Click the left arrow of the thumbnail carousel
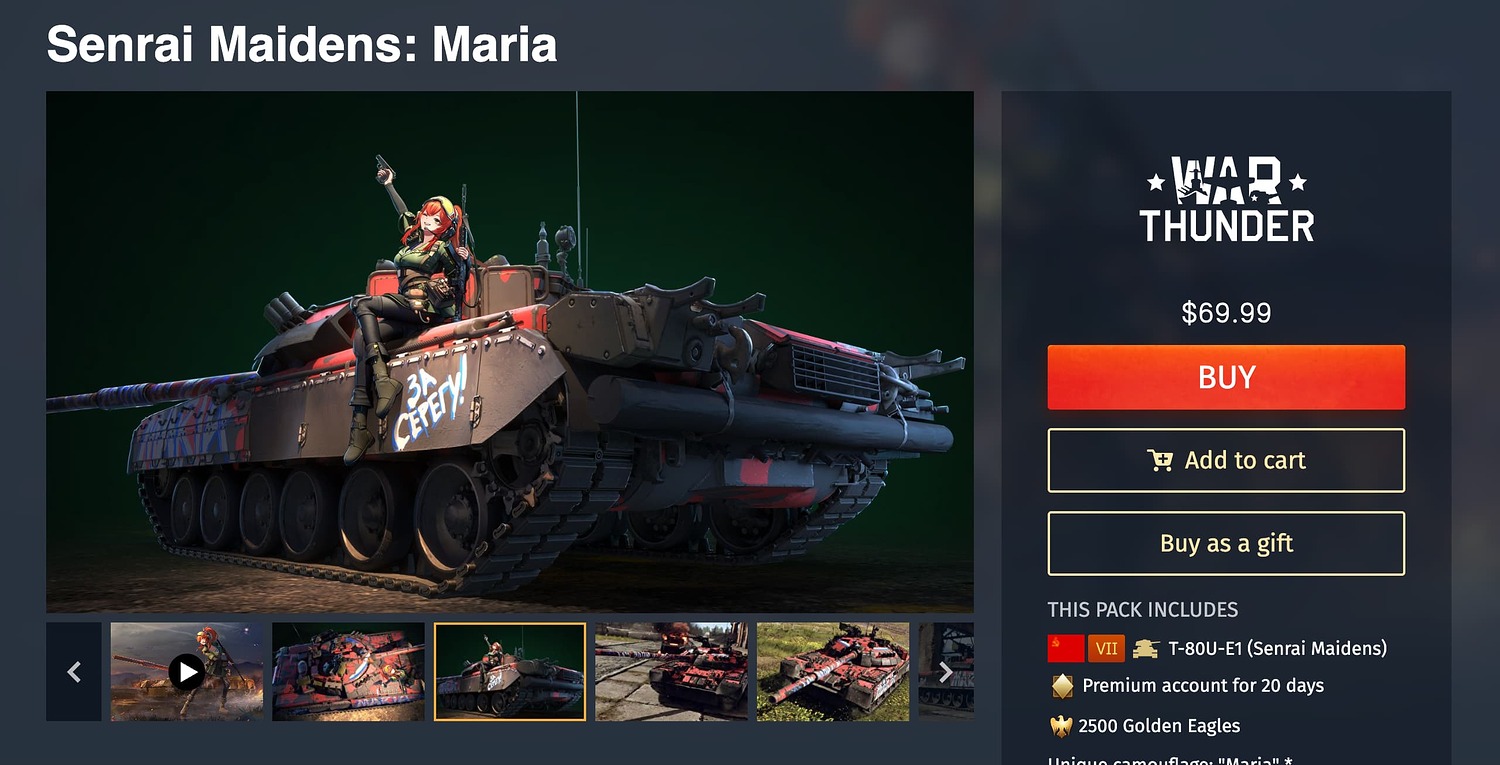 [74, 671]
